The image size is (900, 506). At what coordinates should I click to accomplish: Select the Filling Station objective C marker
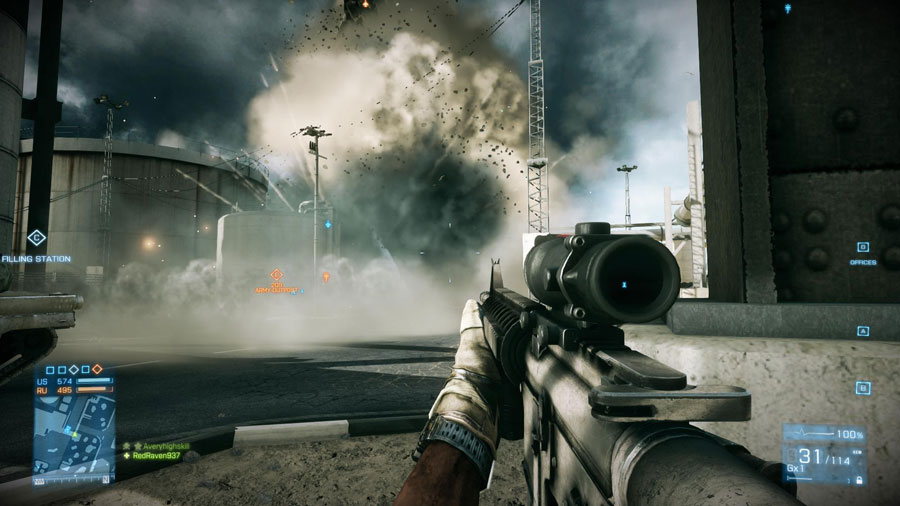pyautogui.click(x=36, y=238)
